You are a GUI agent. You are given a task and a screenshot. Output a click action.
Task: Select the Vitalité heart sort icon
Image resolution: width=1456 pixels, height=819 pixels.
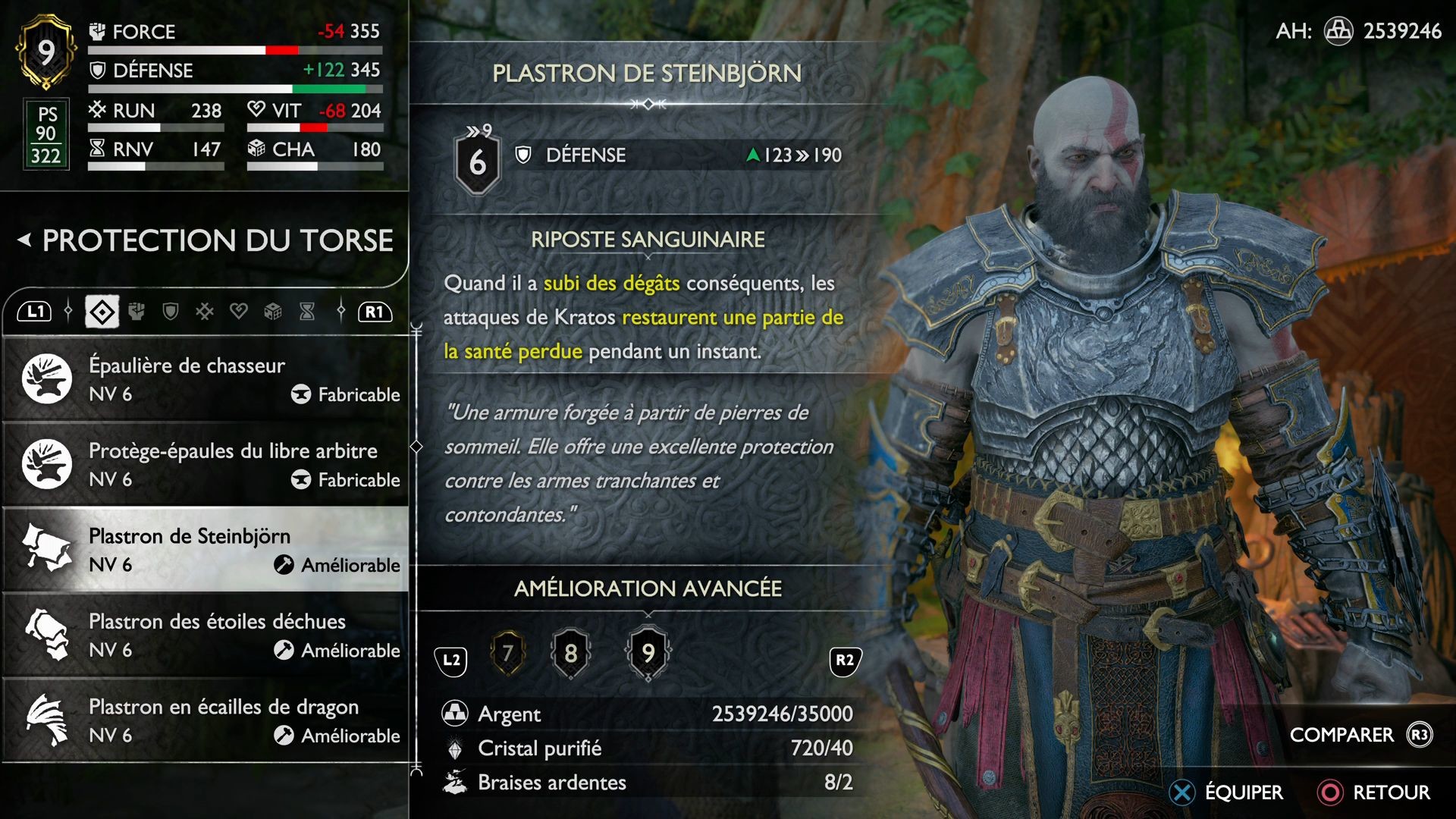tap(237, 311)
